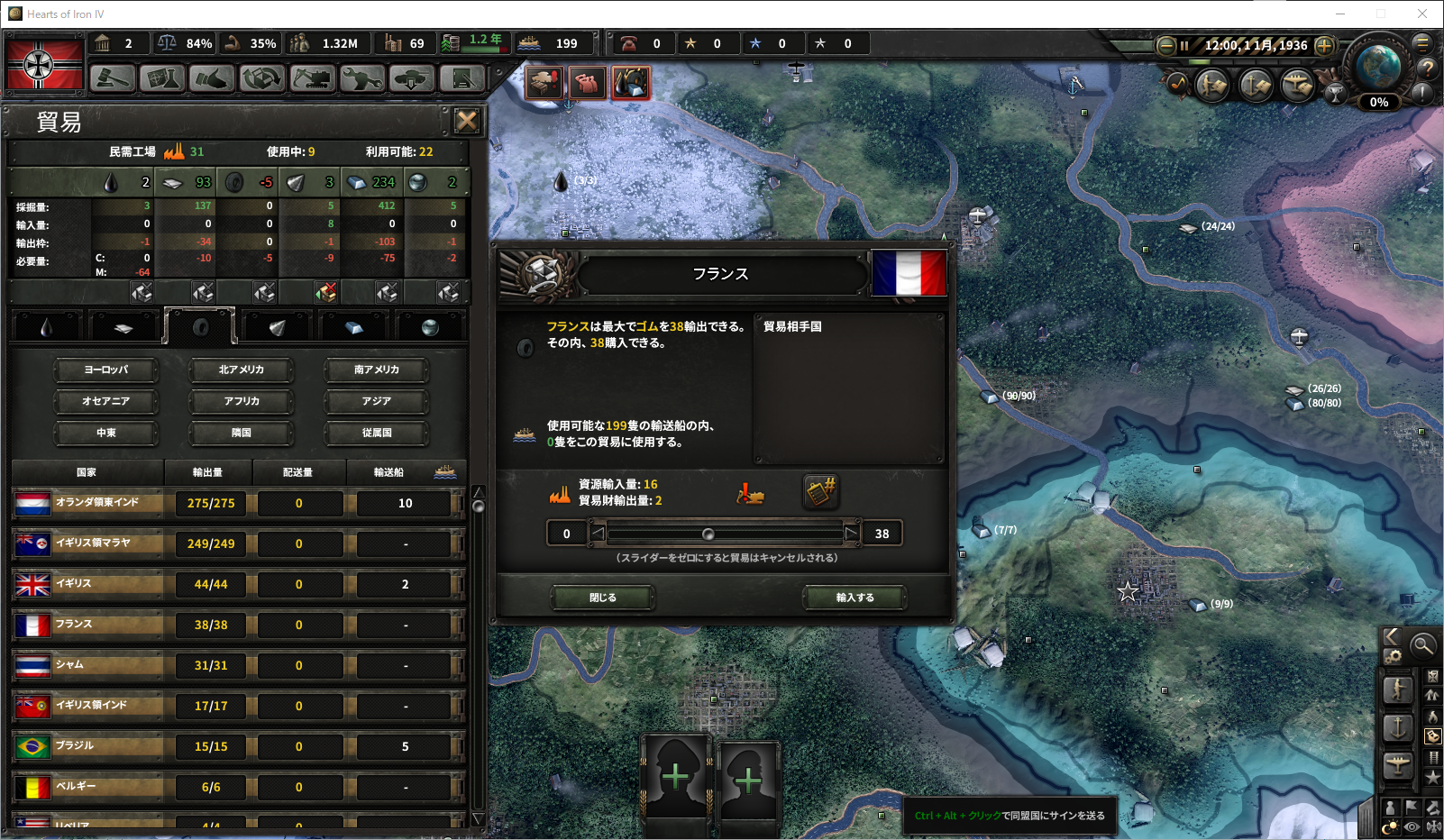Sort list by 輸出量 column header
1444x840 pixels.
[x=208, y=472]
